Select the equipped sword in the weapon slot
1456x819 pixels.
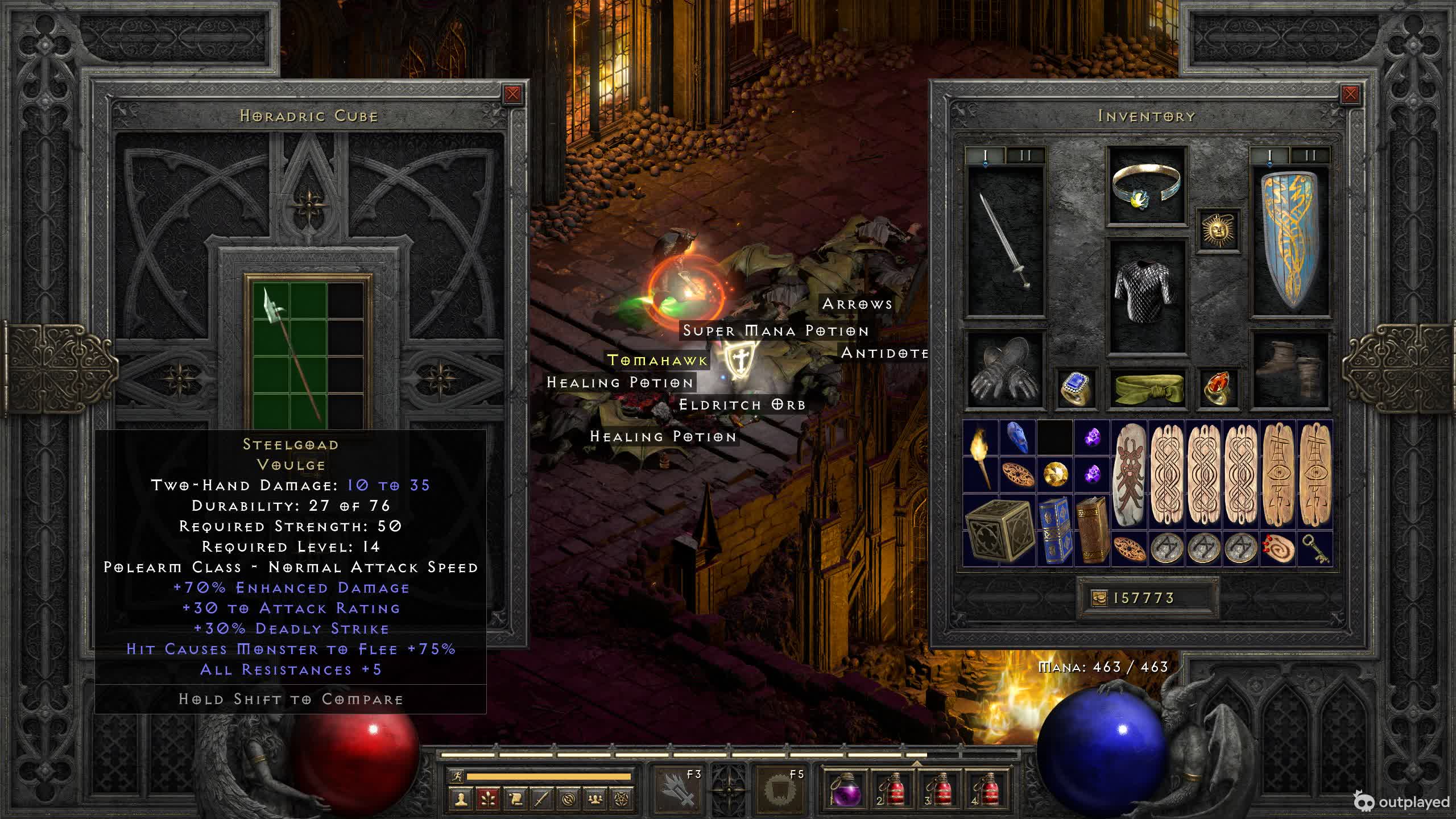[x=1006, y=241]
